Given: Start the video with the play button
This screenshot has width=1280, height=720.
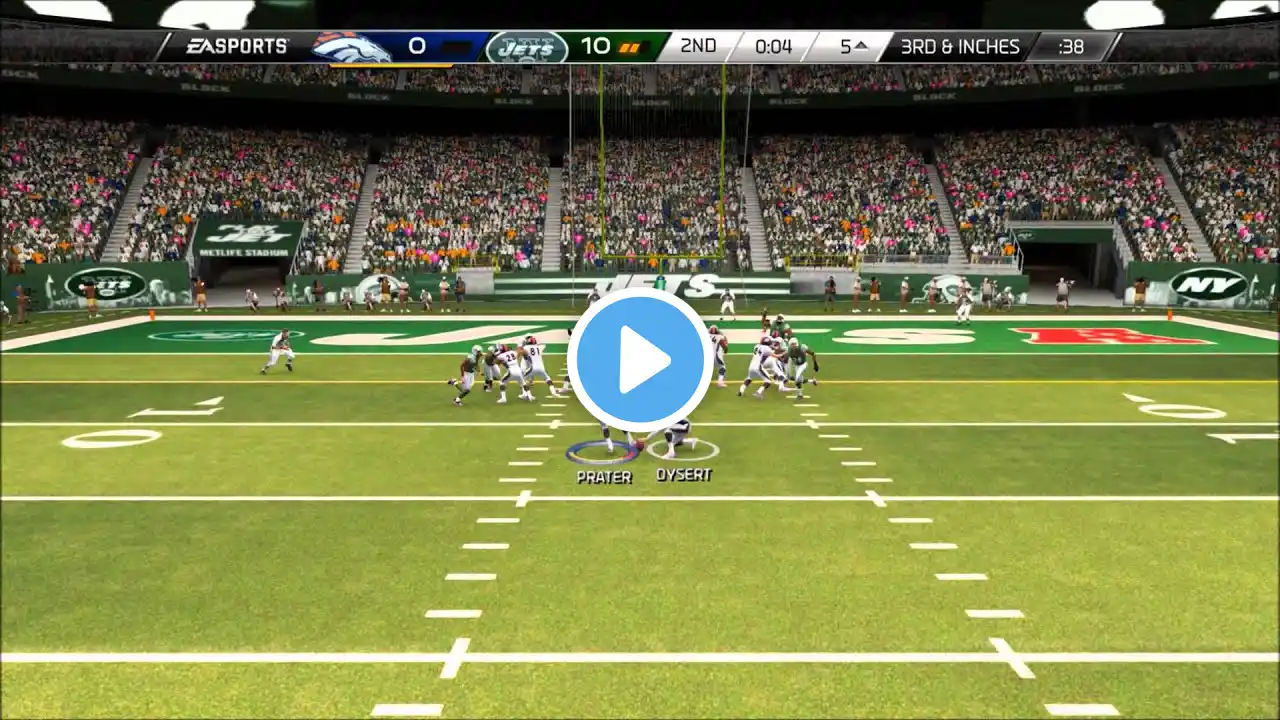Looking at the screenshot, I should point(640,360).
